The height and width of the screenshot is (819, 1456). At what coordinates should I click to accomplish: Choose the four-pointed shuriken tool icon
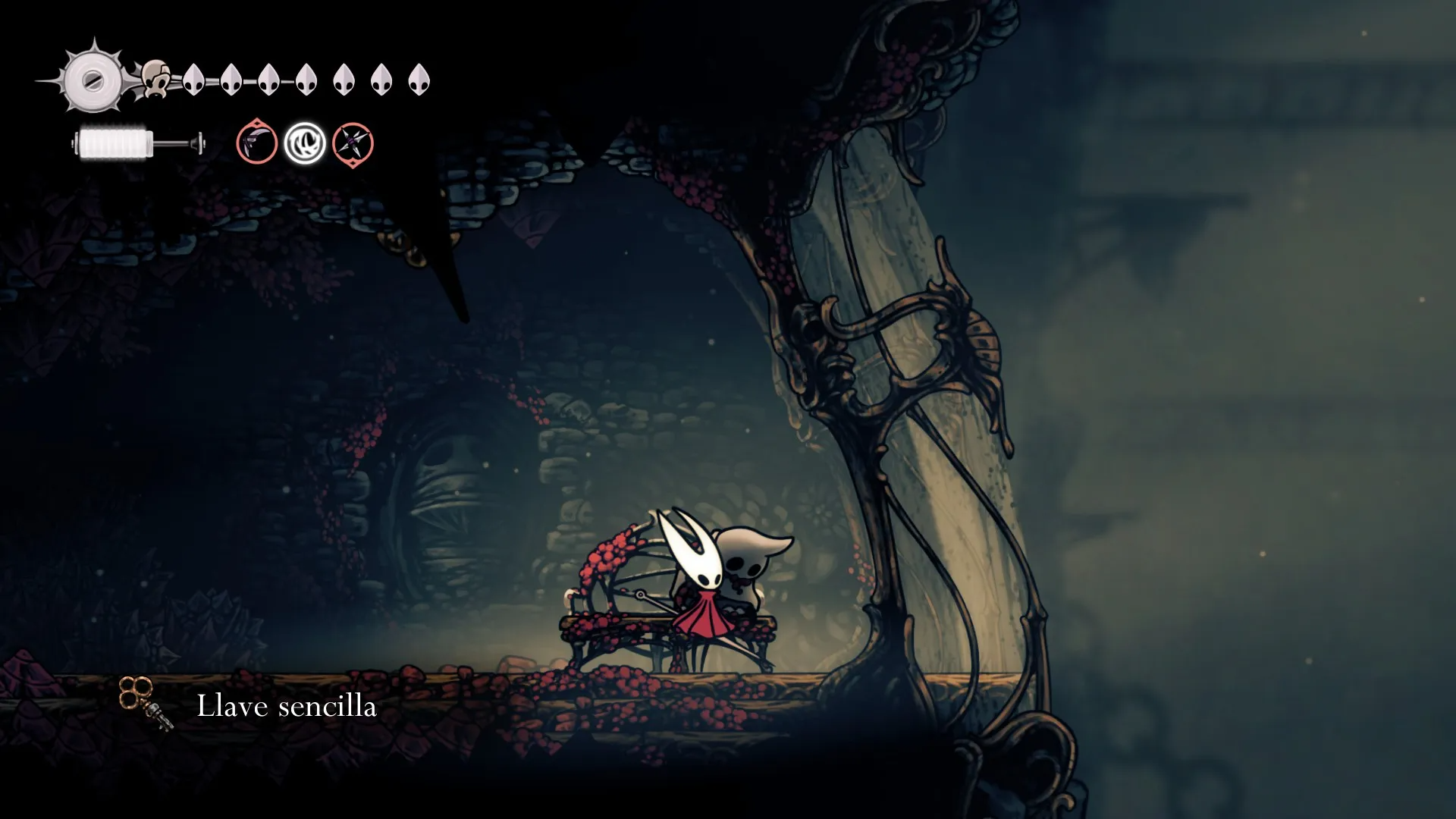353,143
